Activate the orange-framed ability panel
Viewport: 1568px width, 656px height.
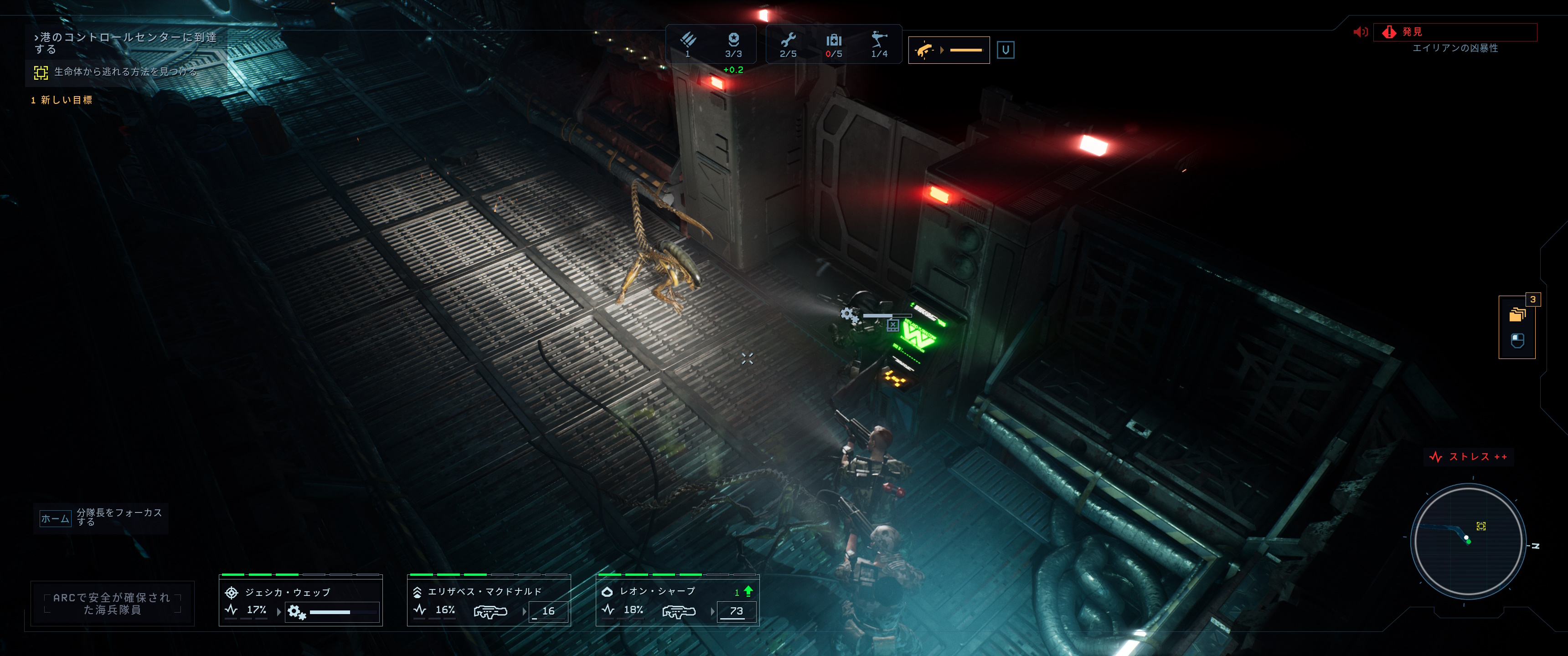click(x=949, y=50)
